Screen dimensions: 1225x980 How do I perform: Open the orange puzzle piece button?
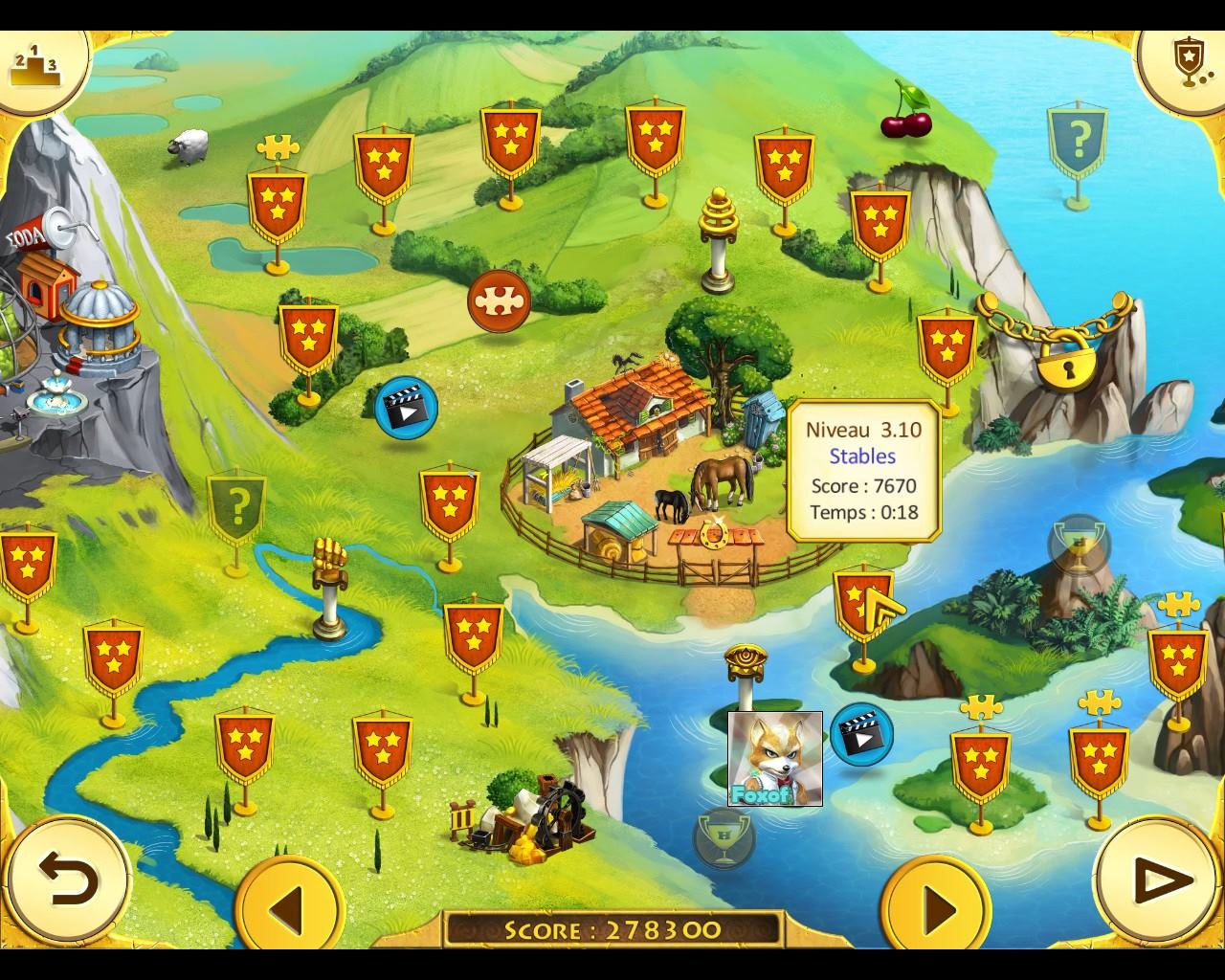point(500,301)
